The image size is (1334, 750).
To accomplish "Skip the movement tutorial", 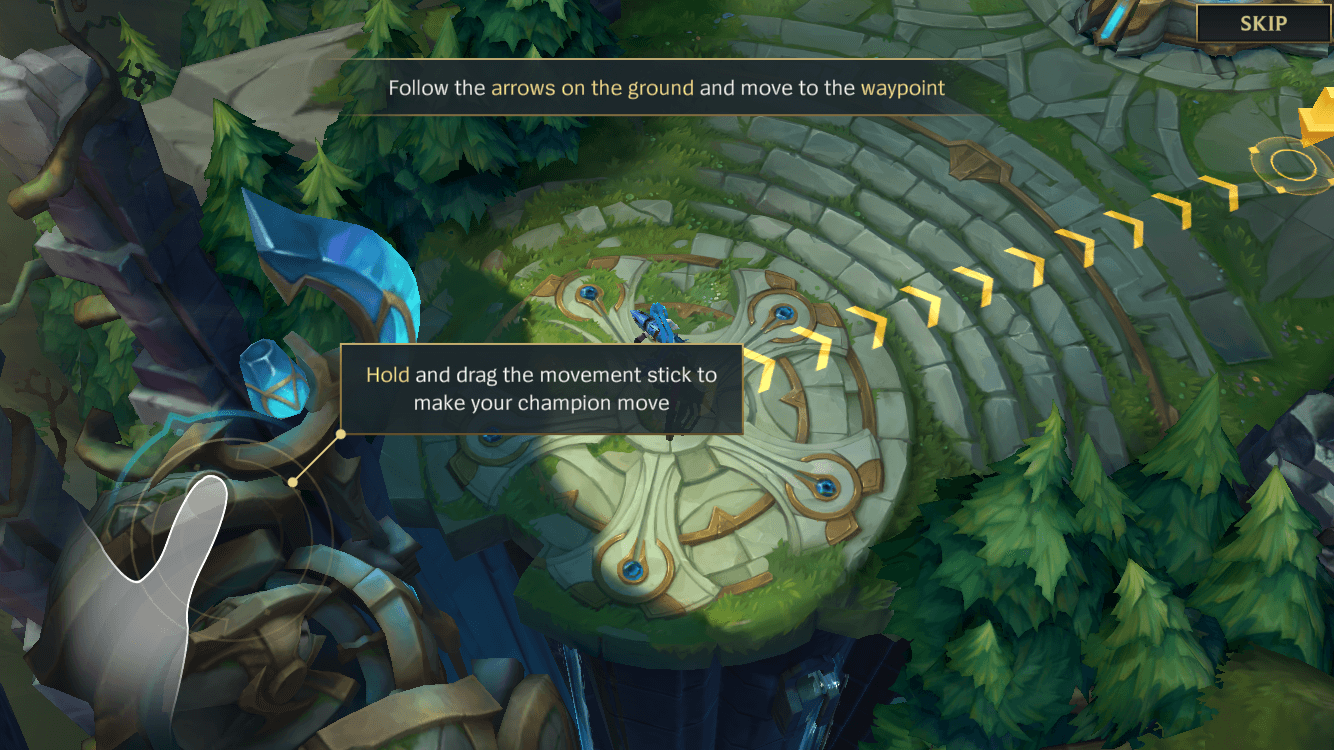I will coord(1263,25).
